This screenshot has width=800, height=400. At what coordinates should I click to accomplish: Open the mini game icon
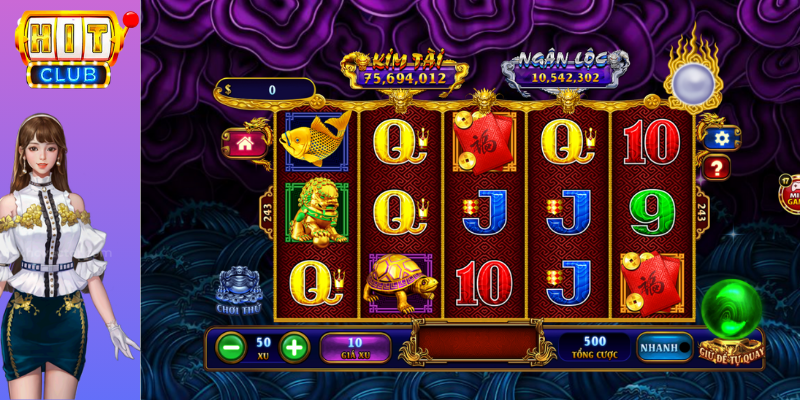click(x=789, y=192)
